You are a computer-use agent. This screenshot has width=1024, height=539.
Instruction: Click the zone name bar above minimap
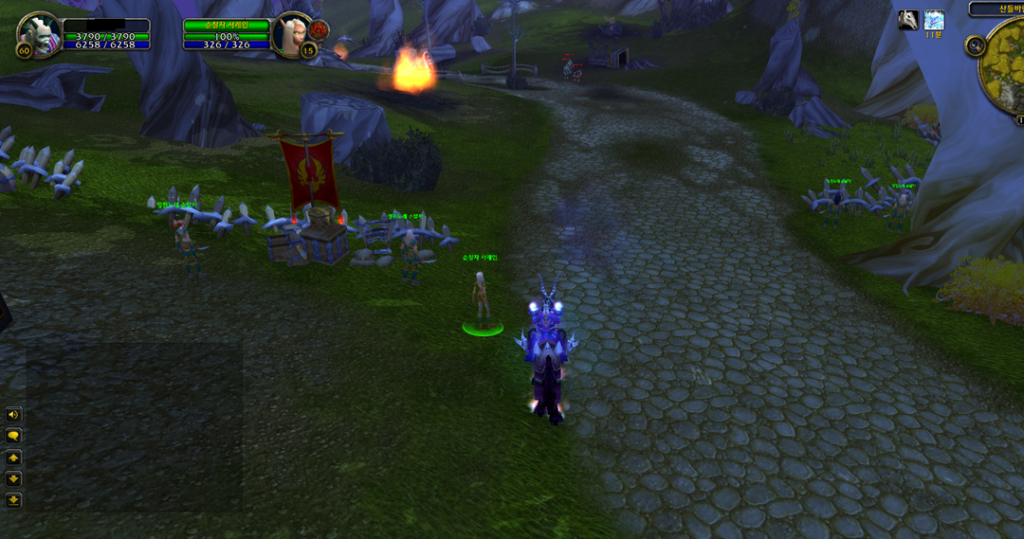pyautogui.click(x=996, y=9)
